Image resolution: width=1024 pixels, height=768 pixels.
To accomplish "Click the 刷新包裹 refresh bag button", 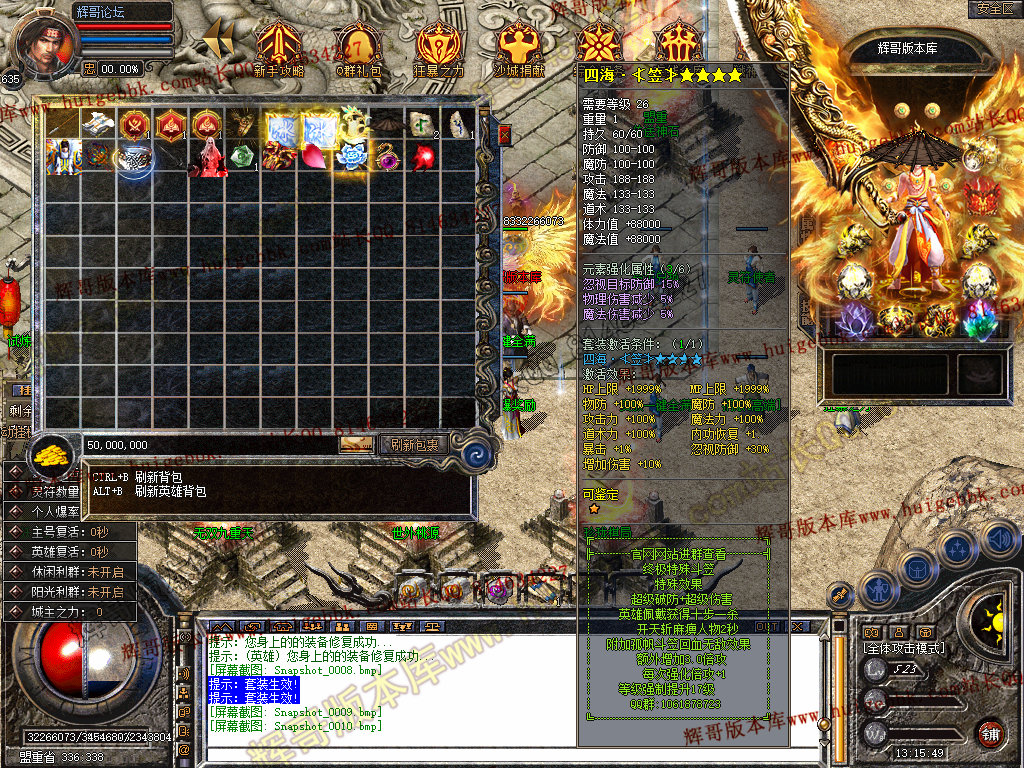I will pyautogui.click(x=414, y=444).
